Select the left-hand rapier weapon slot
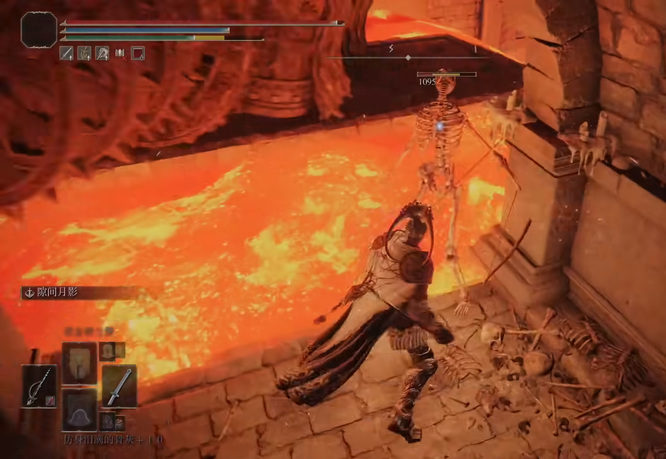 41,386
